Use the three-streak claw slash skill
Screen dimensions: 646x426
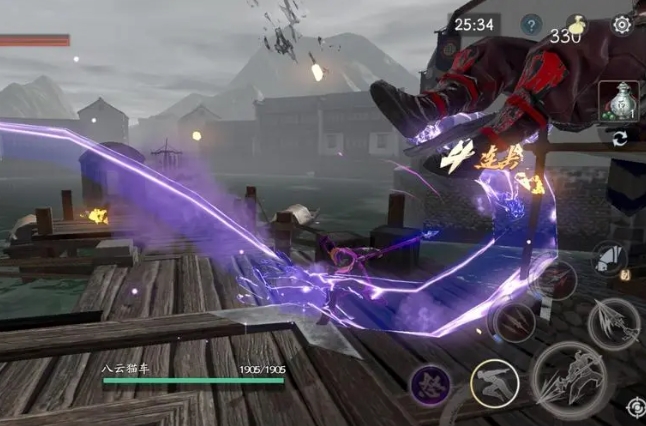(516, 321)
